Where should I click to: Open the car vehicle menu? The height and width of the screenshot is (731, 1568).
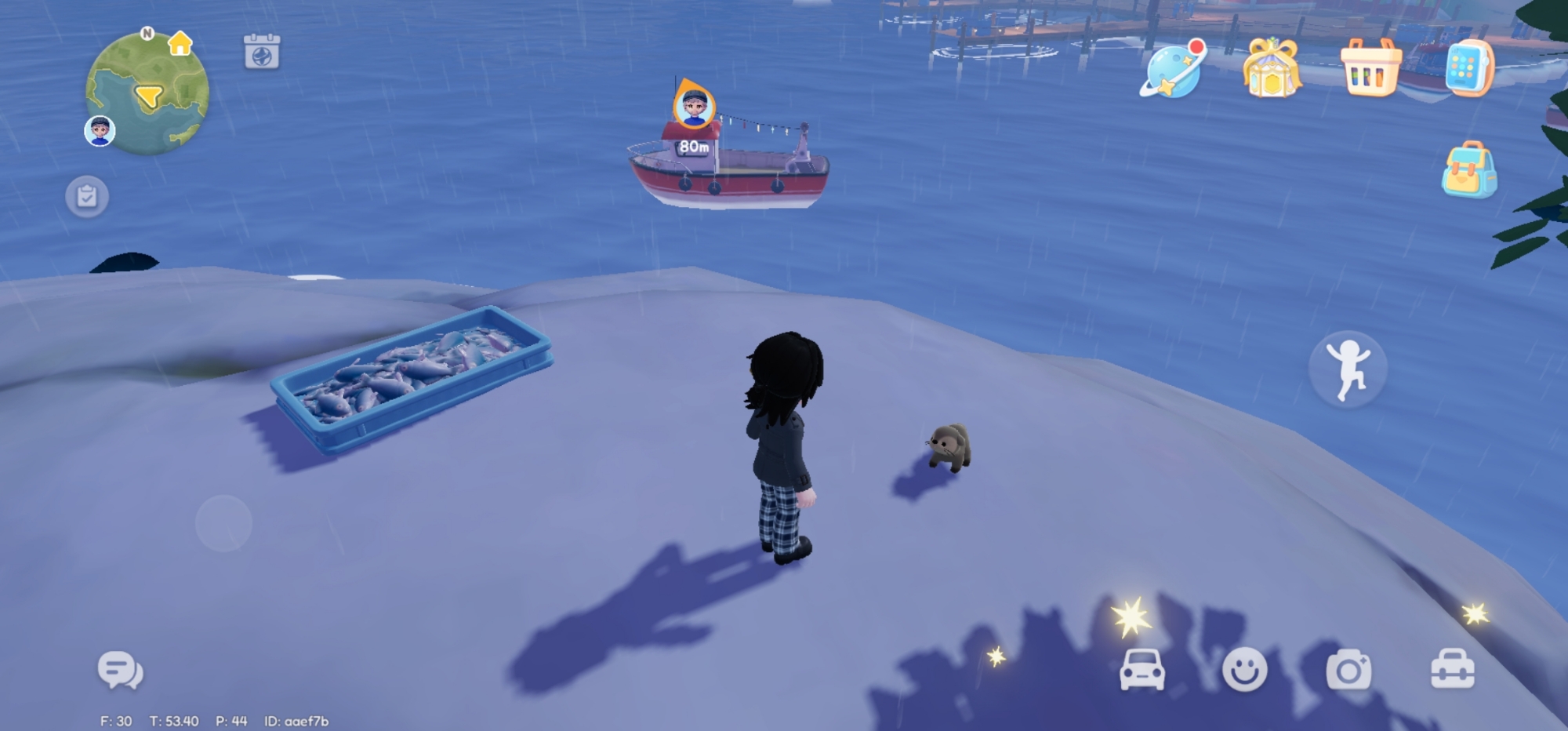[1142, 671]
